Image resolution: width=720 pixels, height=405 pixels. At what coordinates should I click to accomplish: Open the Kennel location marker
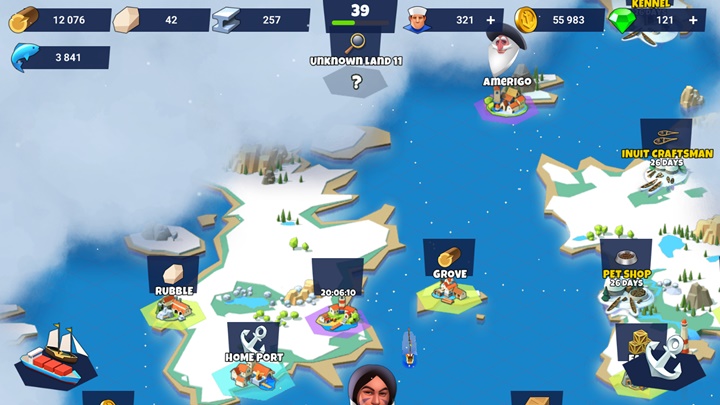(x=651, y=5)
